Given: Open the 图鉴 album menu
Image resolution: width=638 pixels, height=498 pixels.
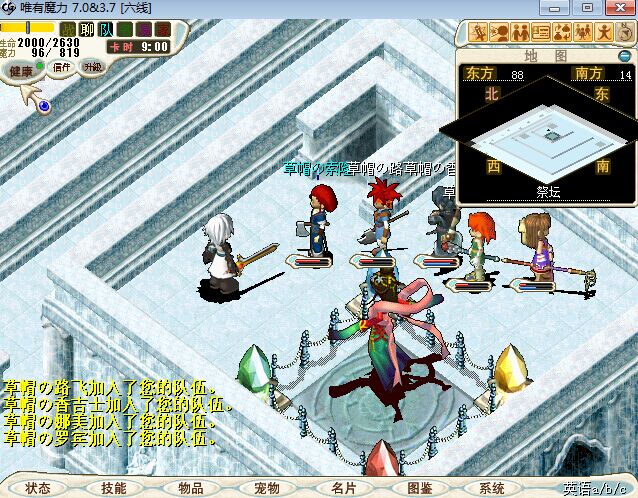Looking at the screenshot, I should pos(420,488).
